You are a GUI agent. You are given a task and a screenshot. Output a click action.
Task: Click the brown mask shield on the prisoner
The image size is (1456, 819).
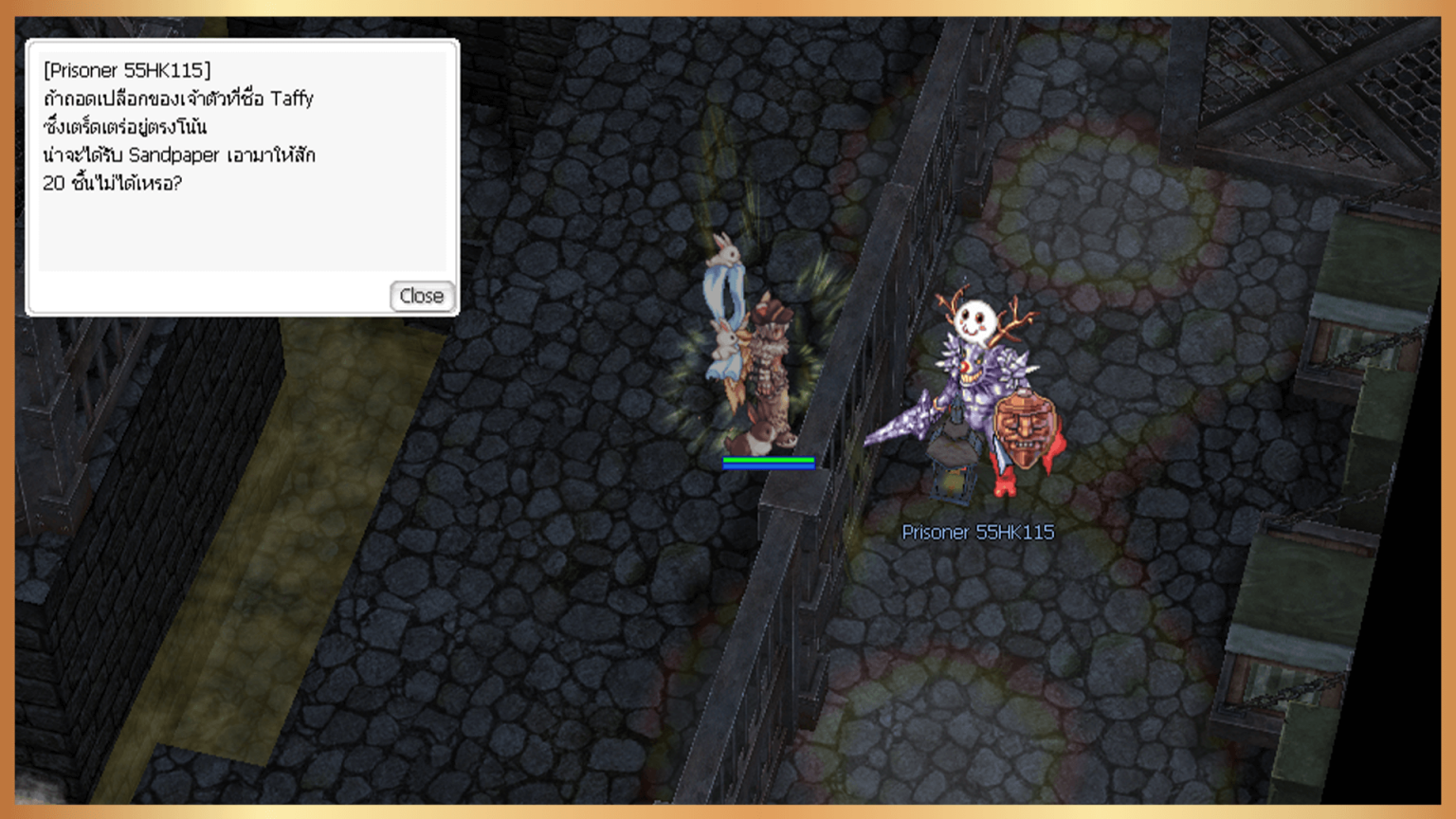(1026, 427)
